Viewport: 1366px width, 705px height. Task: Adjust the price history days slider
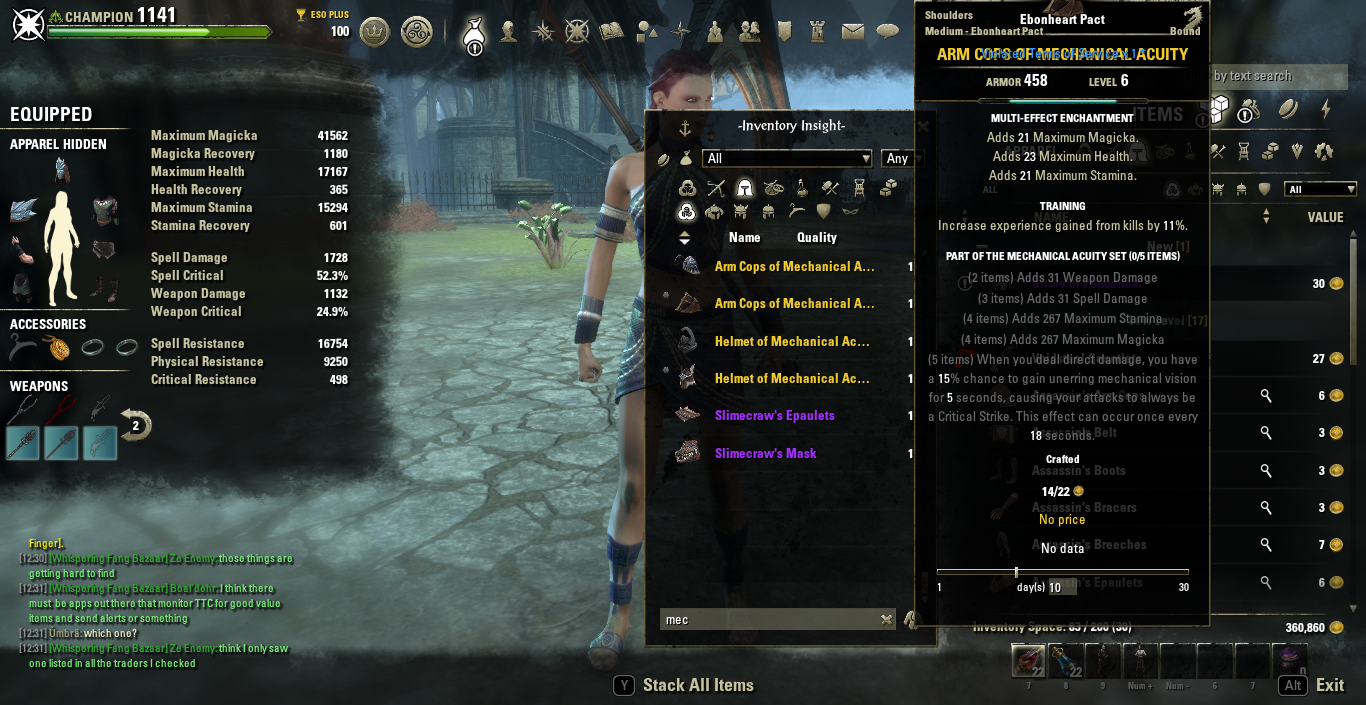coord(1016,572)
